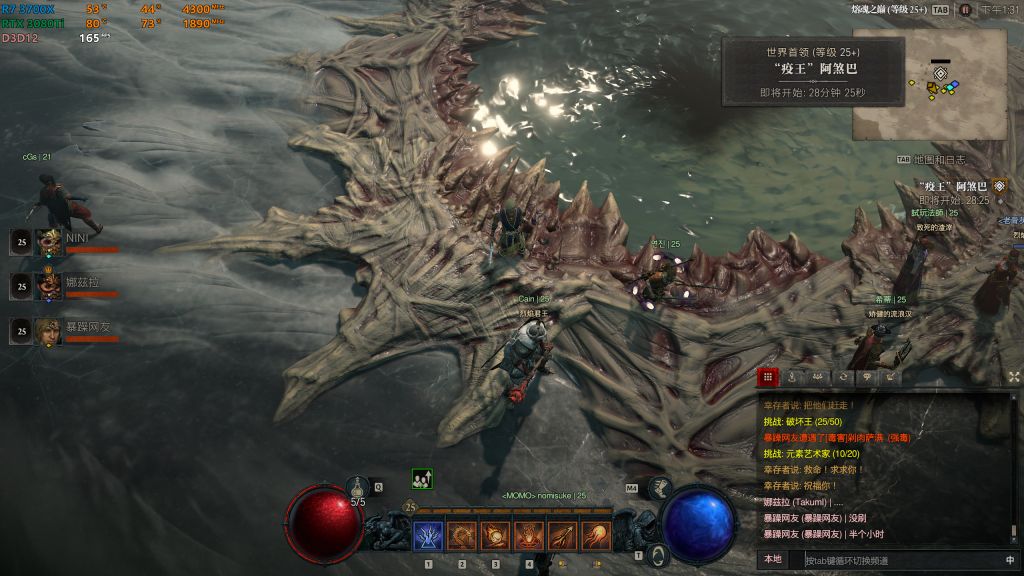Open the speech bubble chat tab
This screenshot has width=1024, height=576.
pos(866,377)
